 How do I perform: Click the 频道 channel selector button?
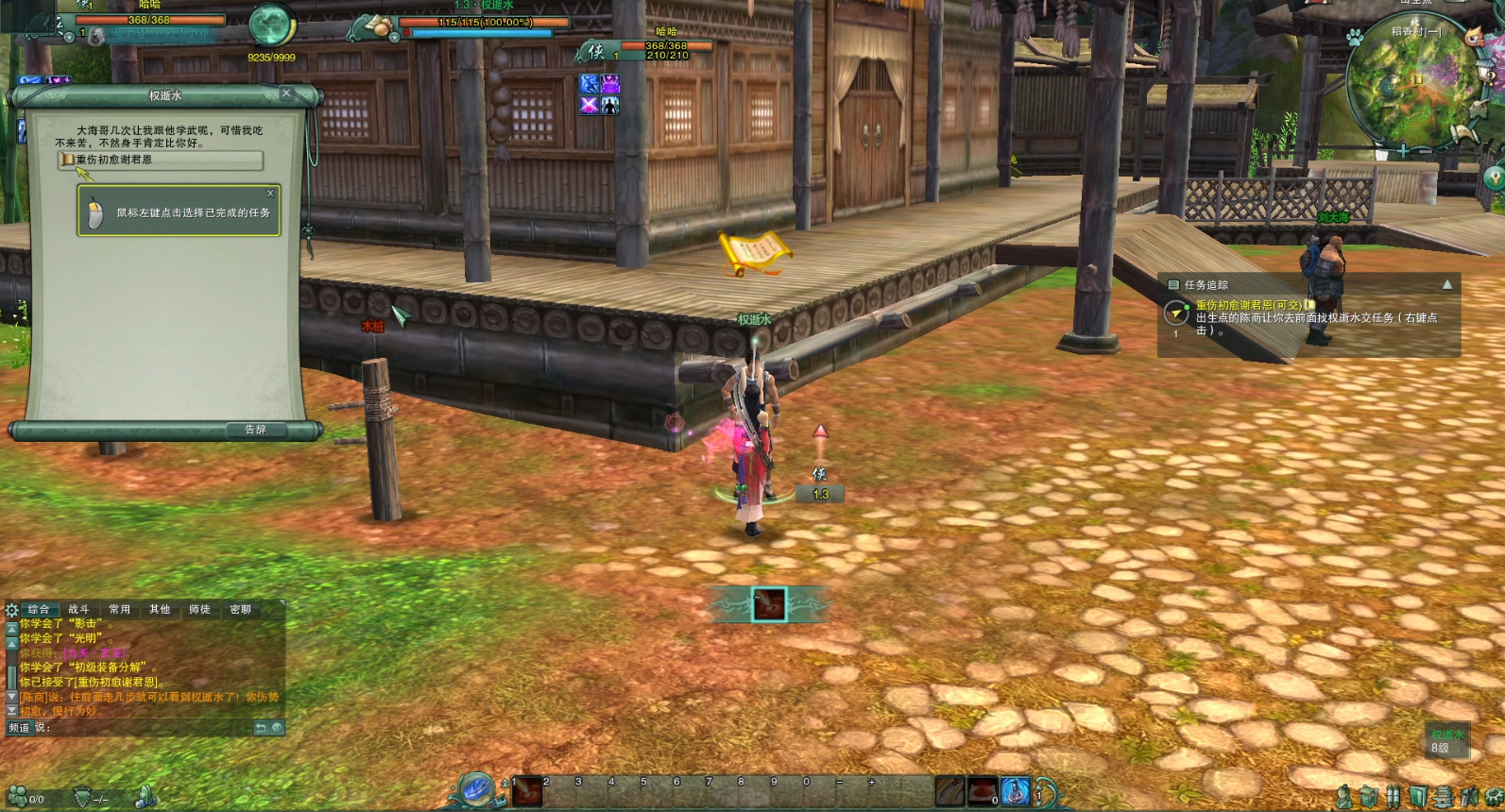point(19,728)
